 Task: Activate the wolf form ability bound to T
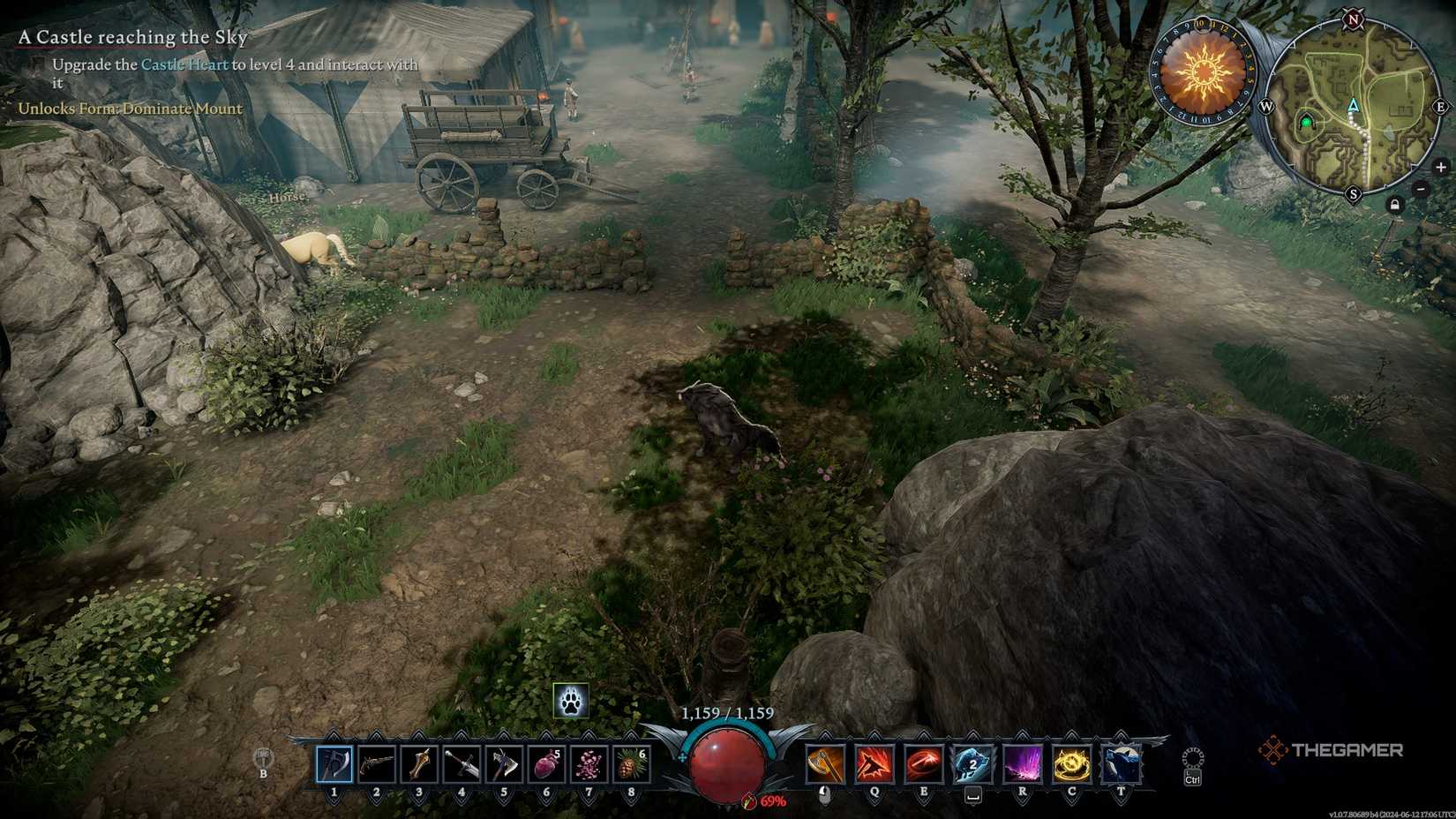[1120, 765]
